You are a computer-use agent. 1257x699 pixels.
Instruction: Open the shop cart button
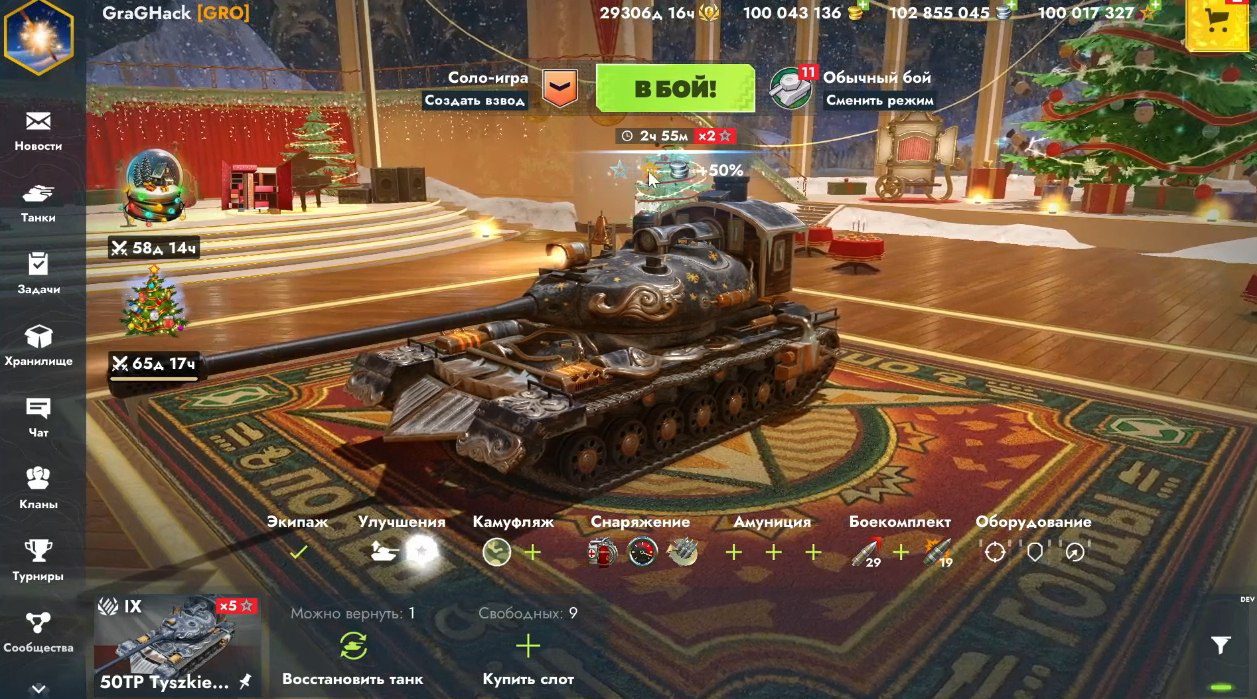(1217, 25)
